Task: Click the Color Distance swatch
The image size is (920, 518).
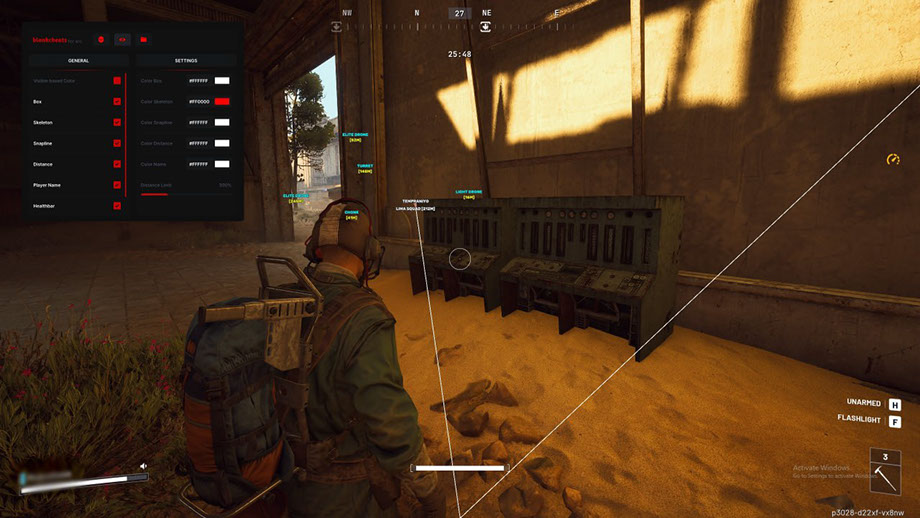Action: point(222,143)
